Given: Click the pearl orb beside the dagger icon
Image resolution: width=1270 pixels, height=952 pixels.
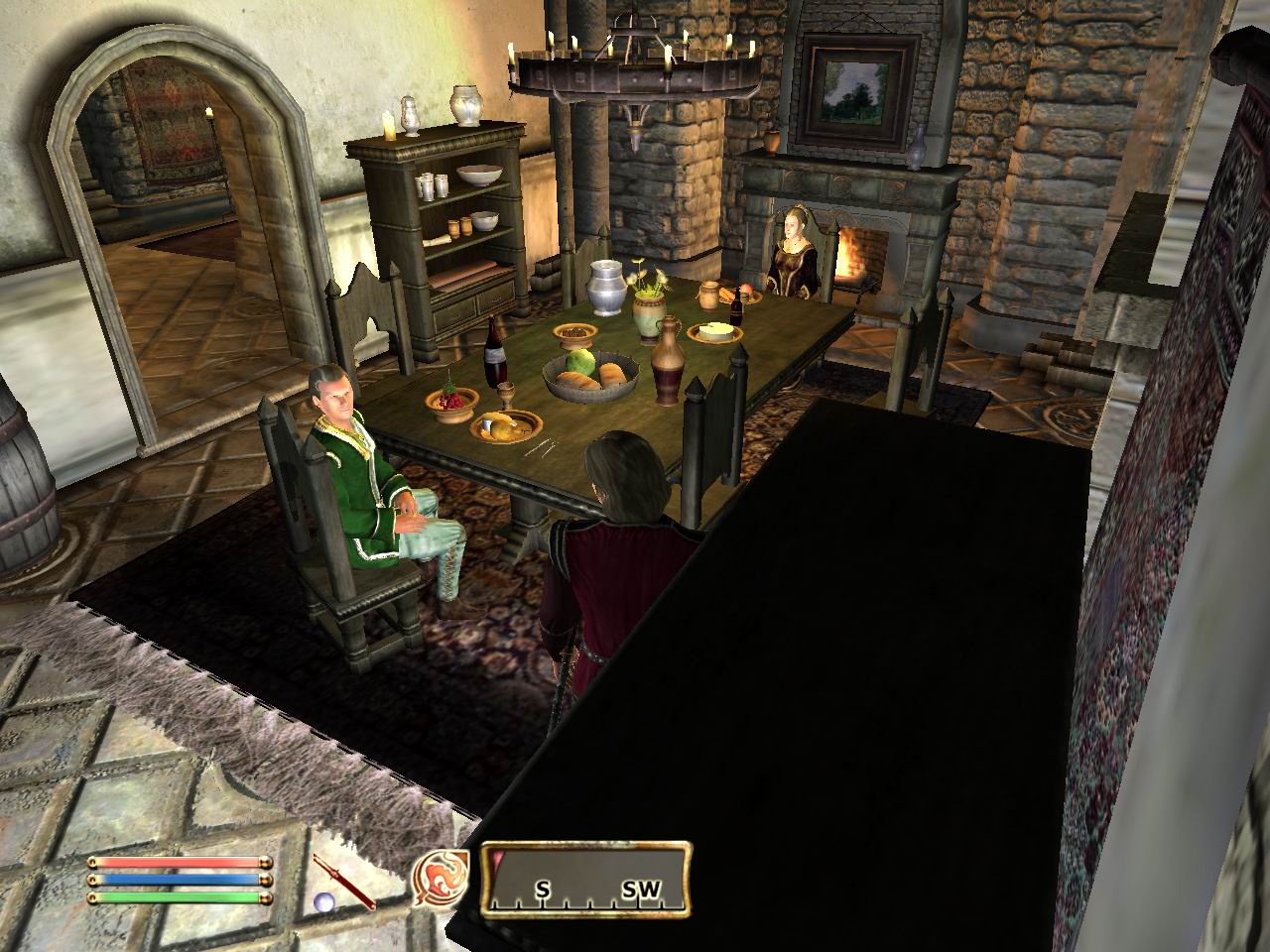Looking at the screenshot, I should 324,900.
